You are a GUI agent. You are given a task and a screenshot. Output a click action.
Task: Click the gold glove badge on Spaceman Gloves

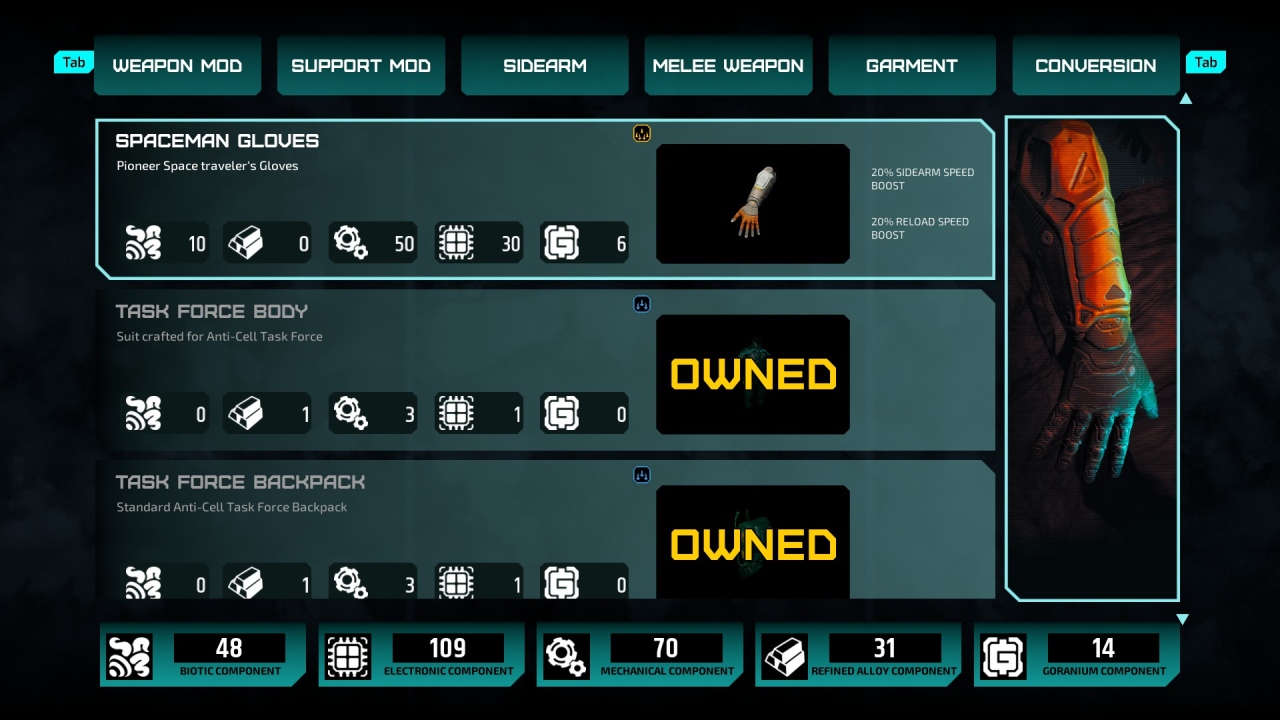tap(641, 132)
